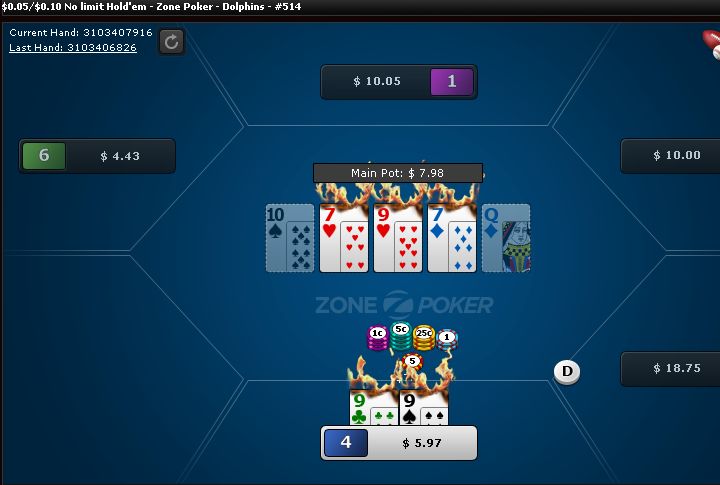
Task: Open the Last Hand history link
Action: 73,47
